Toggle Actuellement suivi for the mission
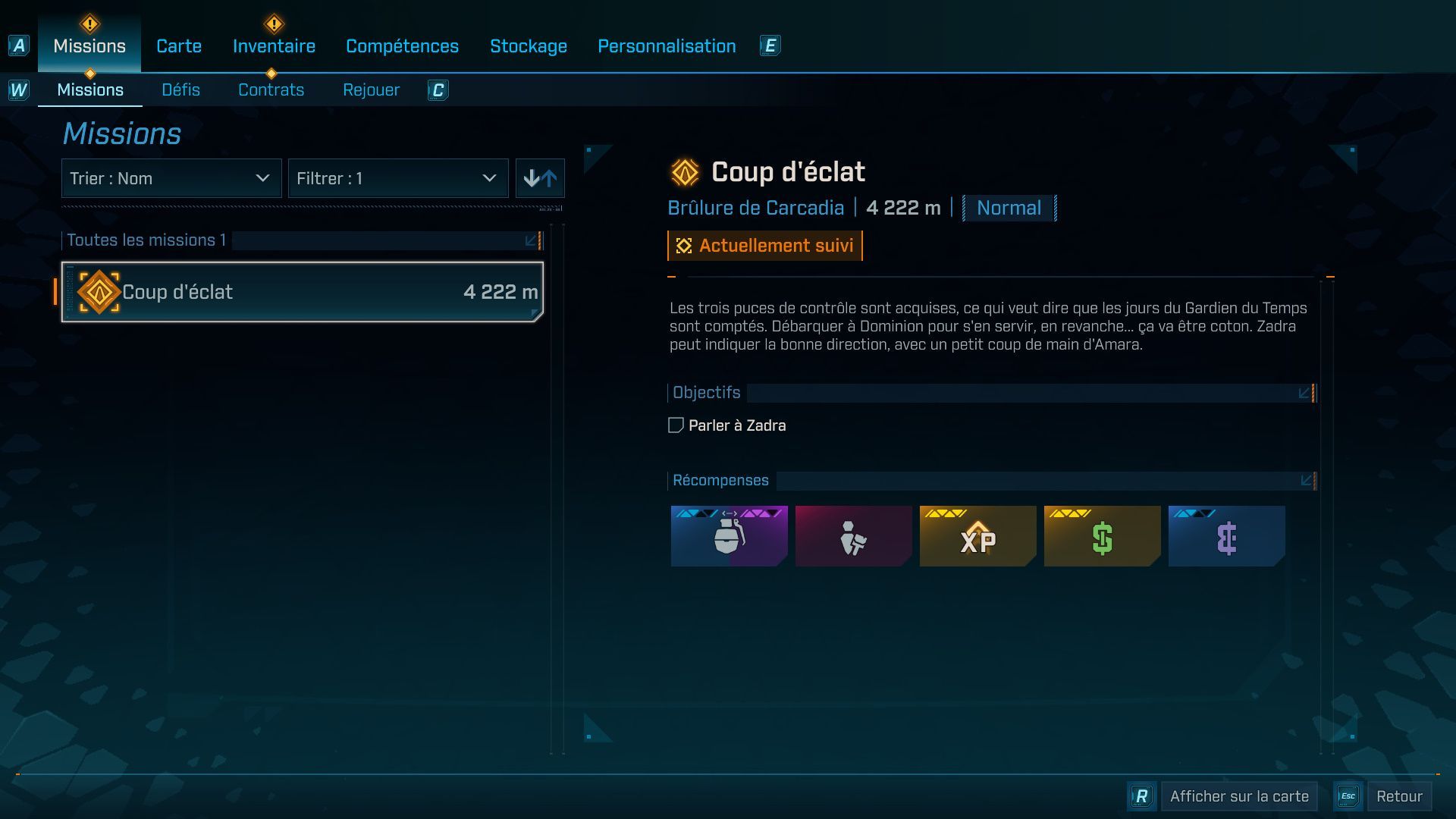Image resolution: width=1456 pixels, height=819 pixels. [x=764, y=245]
